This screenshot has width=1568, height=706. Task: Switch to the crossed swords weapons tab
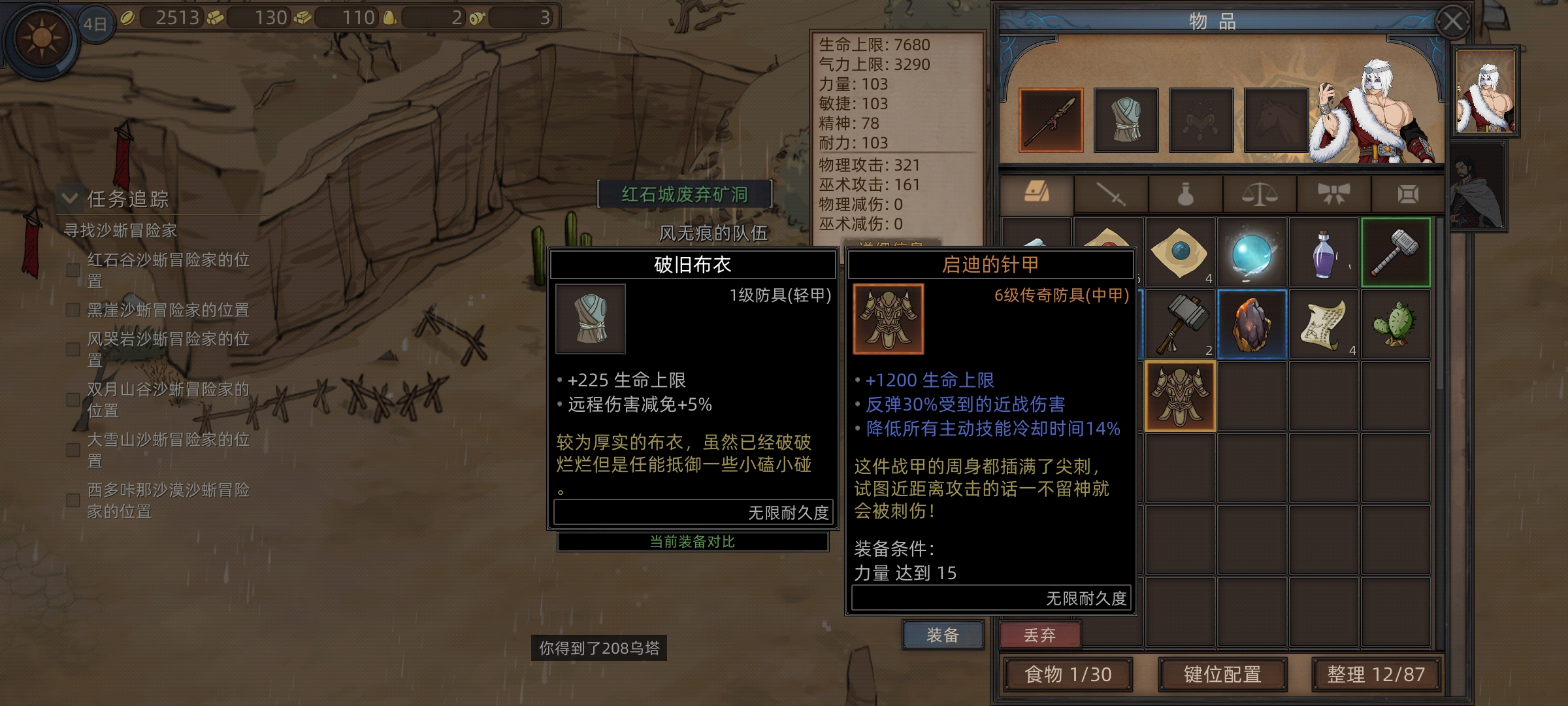tap(1111, 194)
